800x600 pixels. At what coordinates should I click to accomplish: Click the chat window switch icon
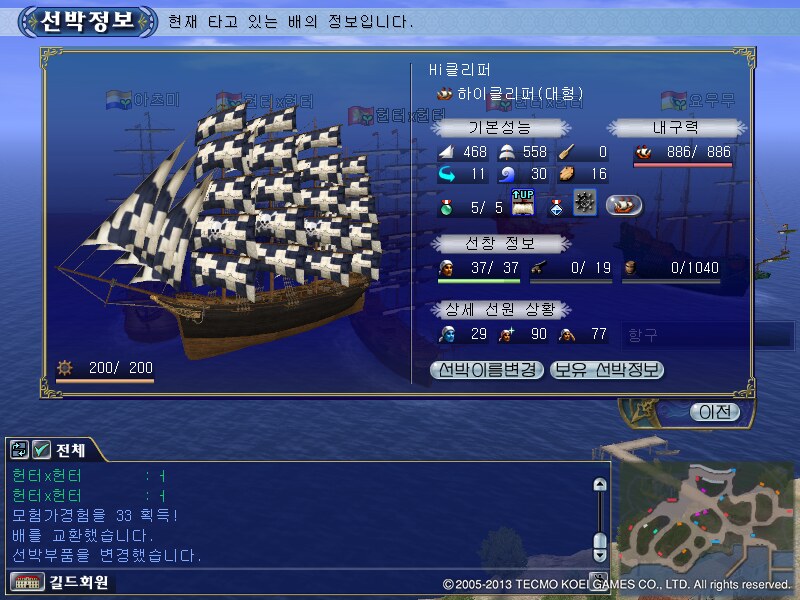coord(20,450)
